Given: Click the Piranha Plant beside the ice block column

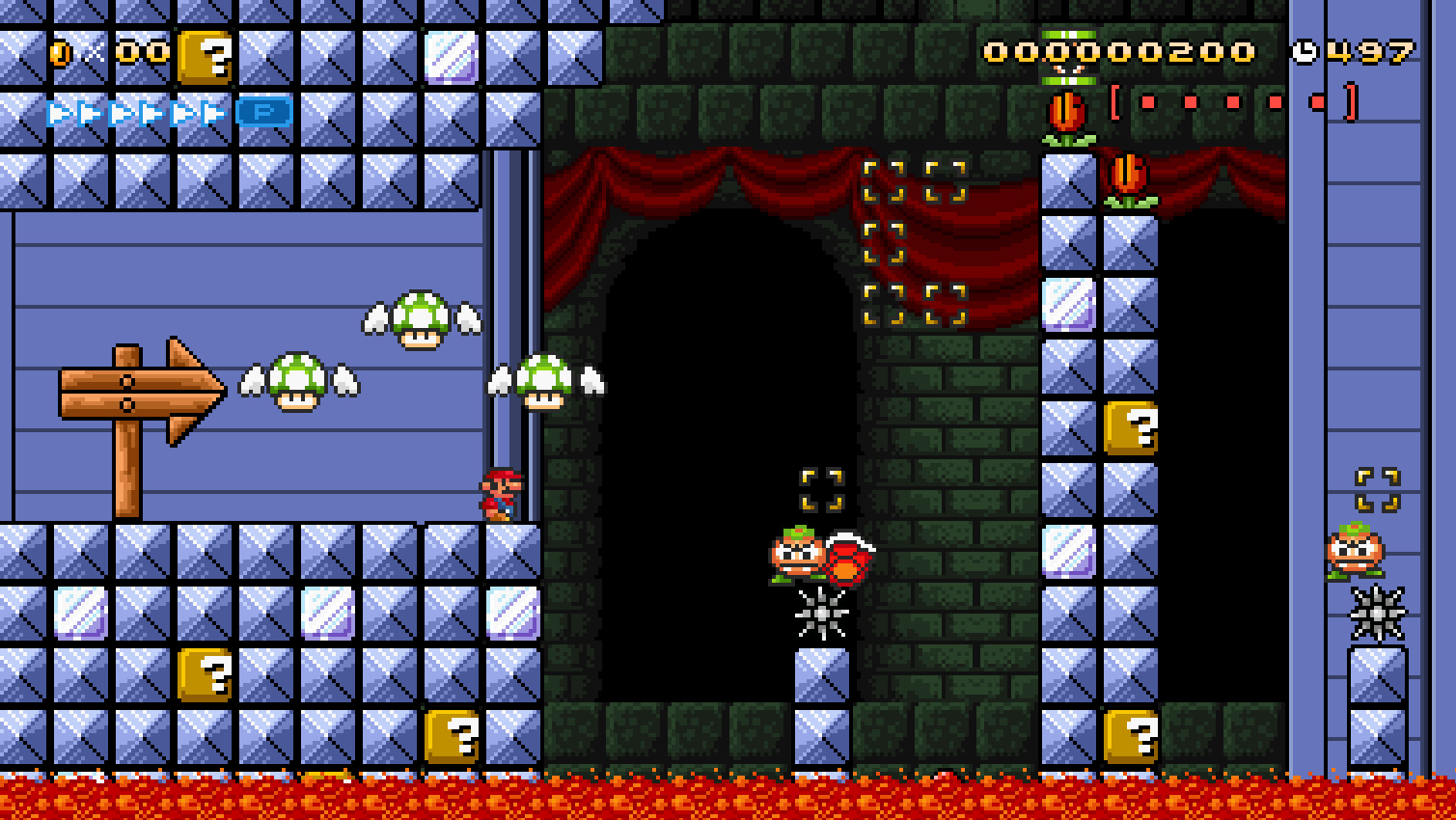Looking at the screenshot, I should [1131, 178].
